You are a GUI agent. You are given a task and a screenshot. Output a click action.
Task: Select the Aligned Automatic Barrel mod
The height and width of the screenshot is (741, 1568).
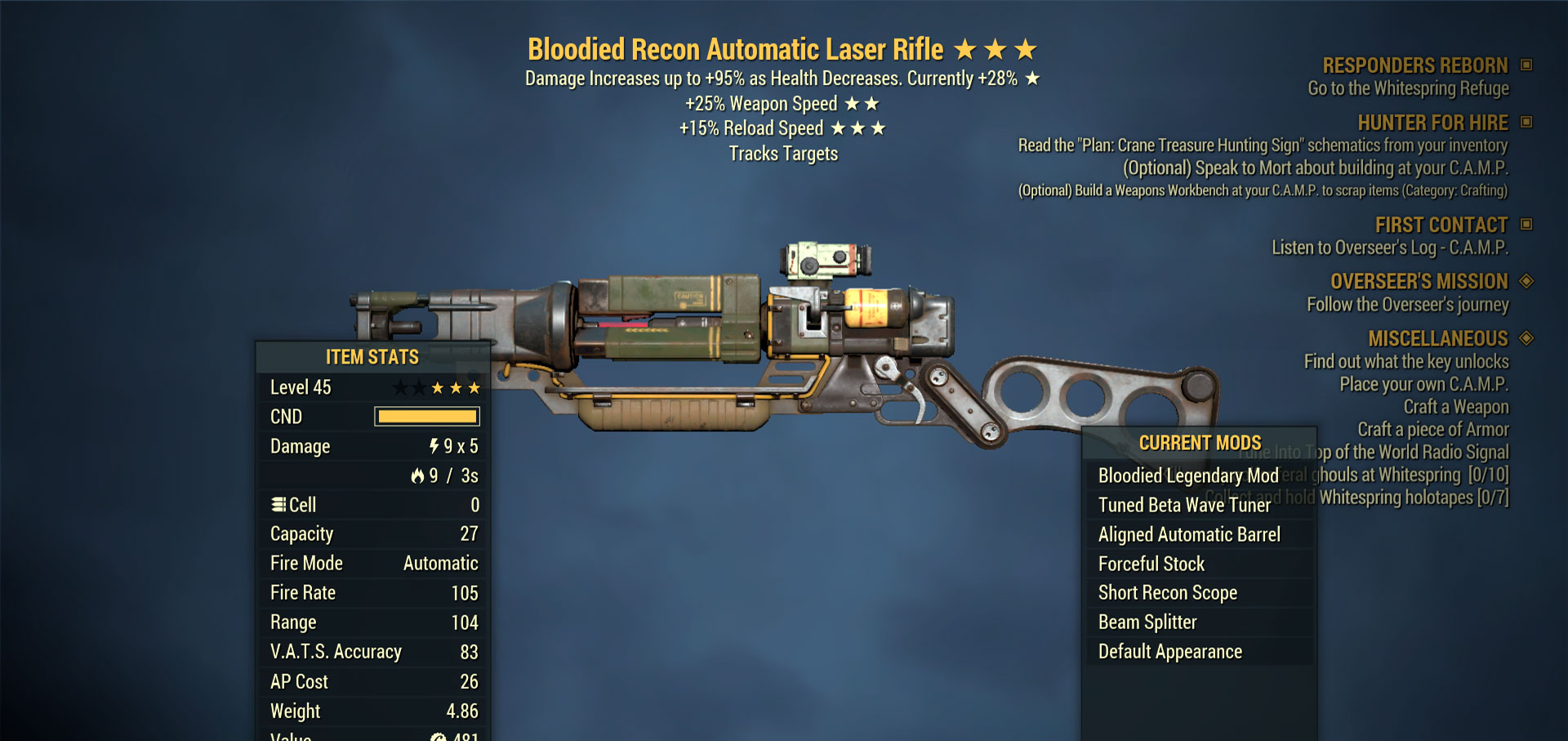point(1189,534)
